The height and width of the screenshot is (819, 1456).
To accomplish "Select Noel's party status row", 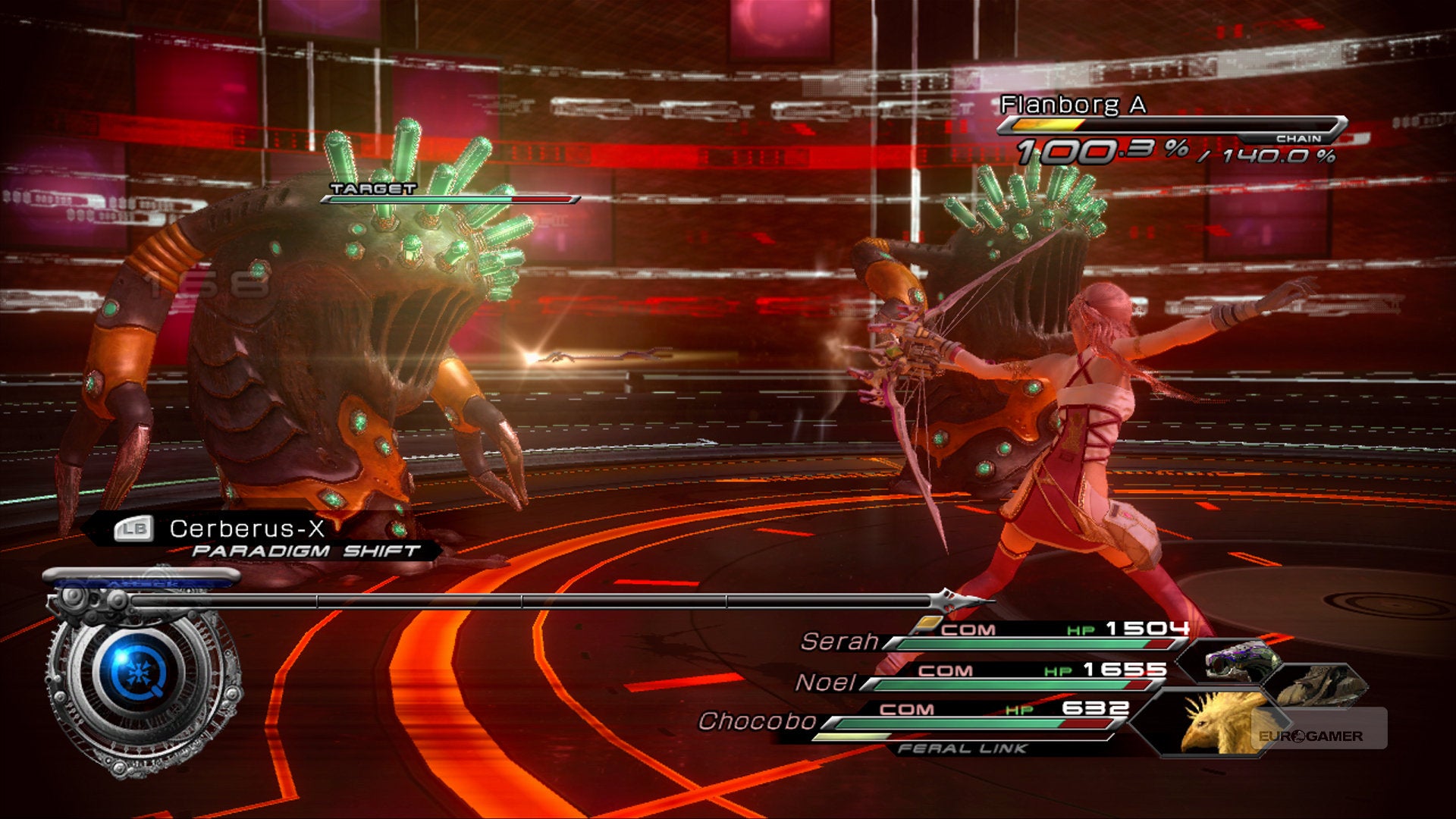I will click(x=980, y=679).
